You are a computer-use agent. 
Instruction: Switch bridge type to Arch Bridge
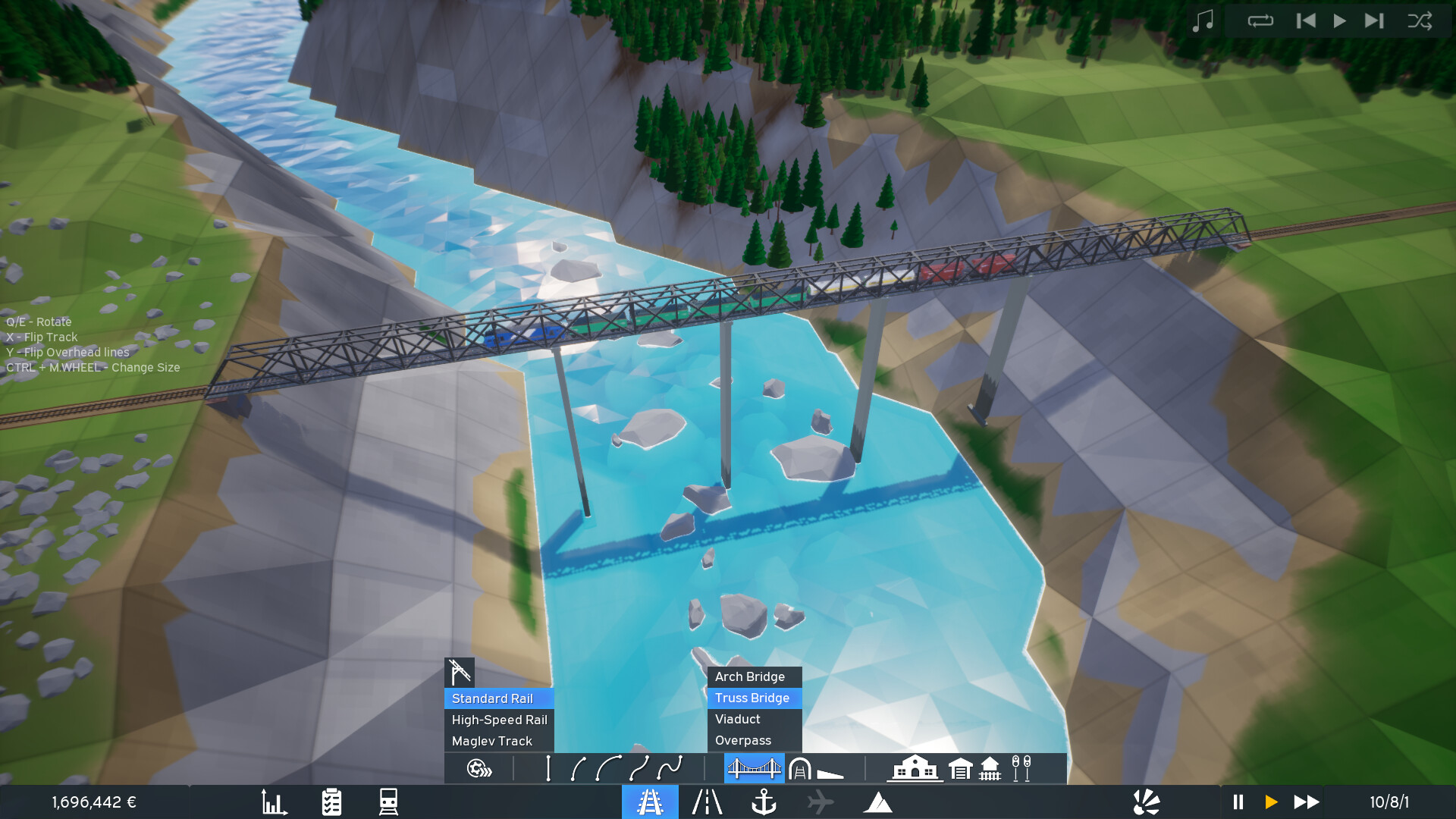click(749, 676)
